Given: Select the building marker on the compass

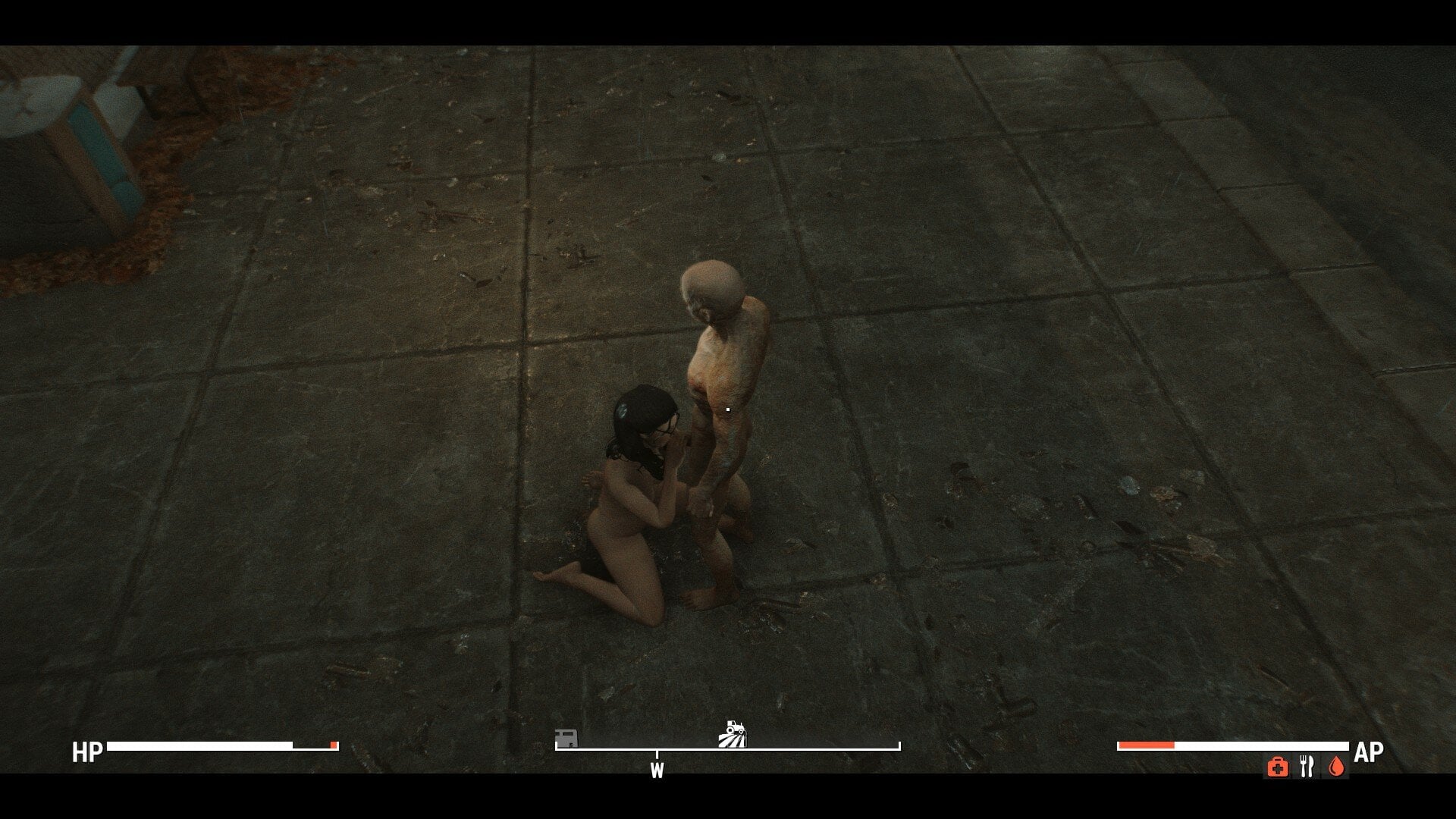Looking at the screenshot, I should point(566,737).
